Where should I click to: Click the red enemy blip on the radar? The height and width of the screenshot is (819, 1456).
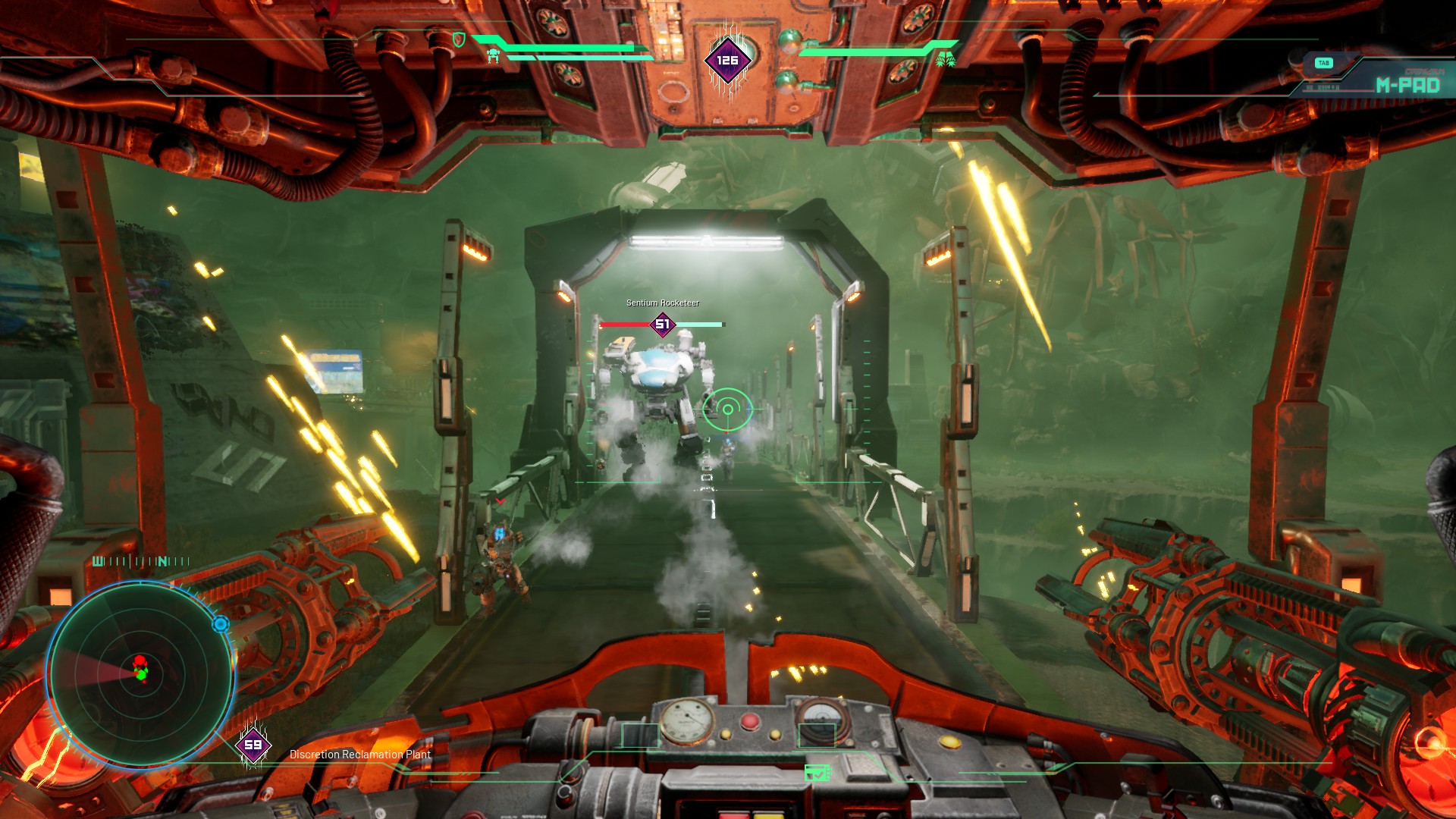[140, 658]
